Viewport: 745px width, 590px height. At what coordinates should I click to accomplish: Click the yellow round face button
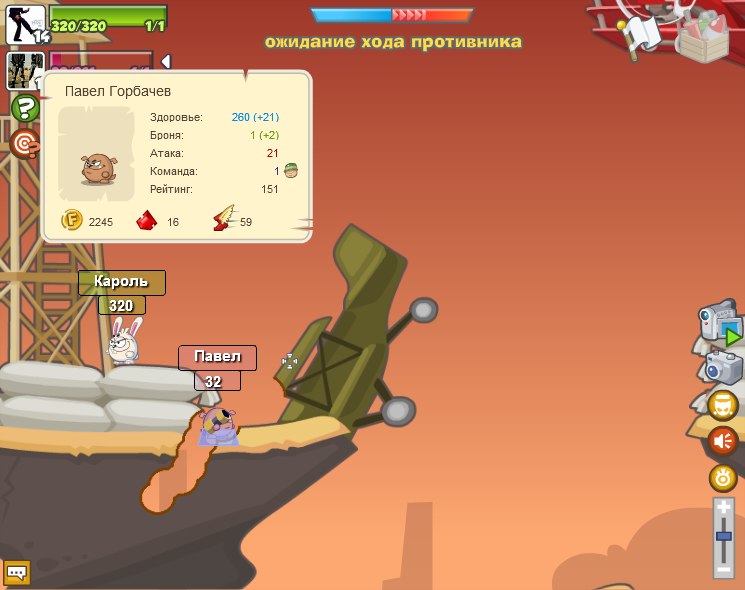723,405
